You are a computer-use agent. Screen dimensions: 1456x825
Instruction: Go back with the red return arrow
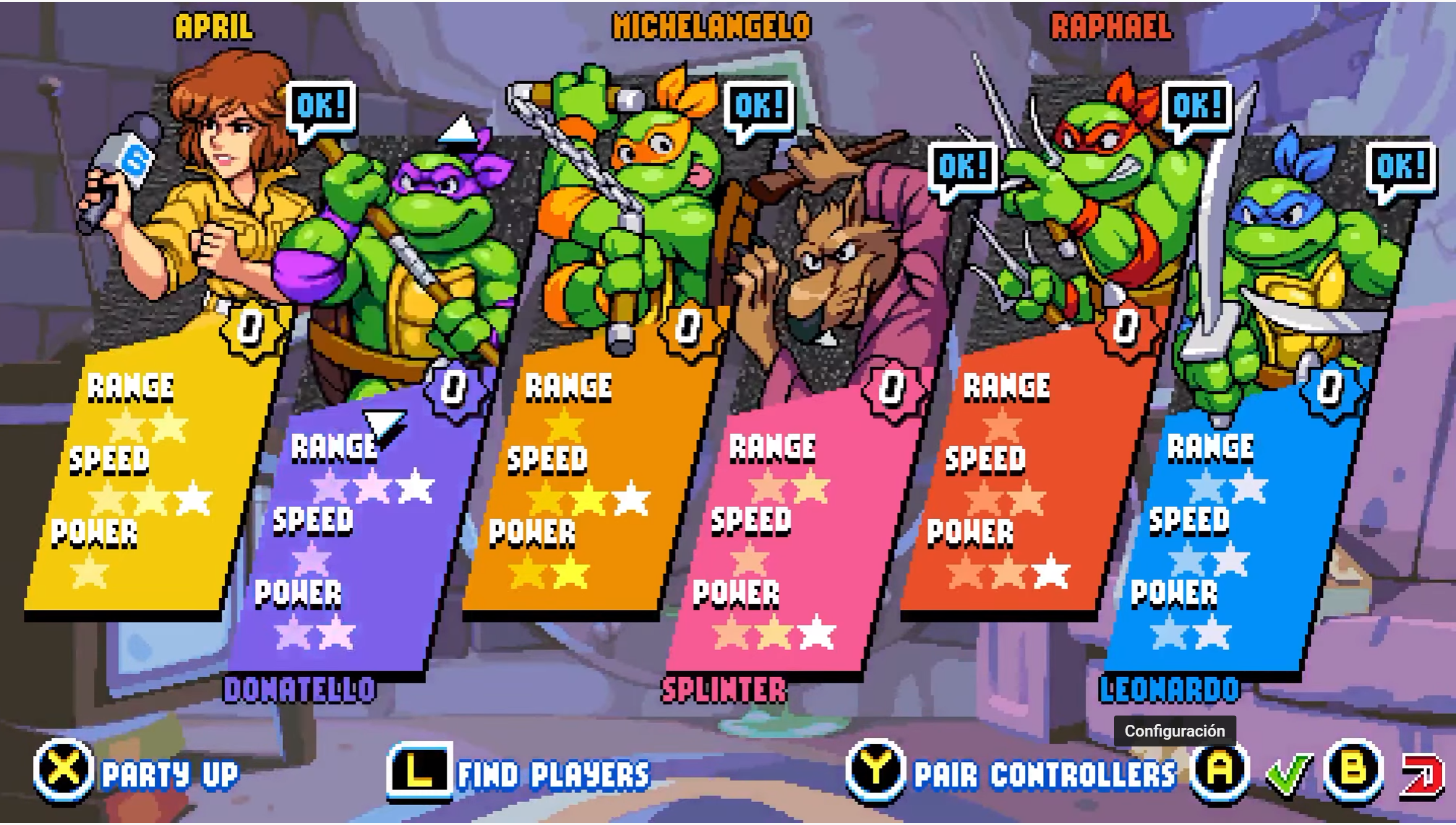[x=1422, y=774]
